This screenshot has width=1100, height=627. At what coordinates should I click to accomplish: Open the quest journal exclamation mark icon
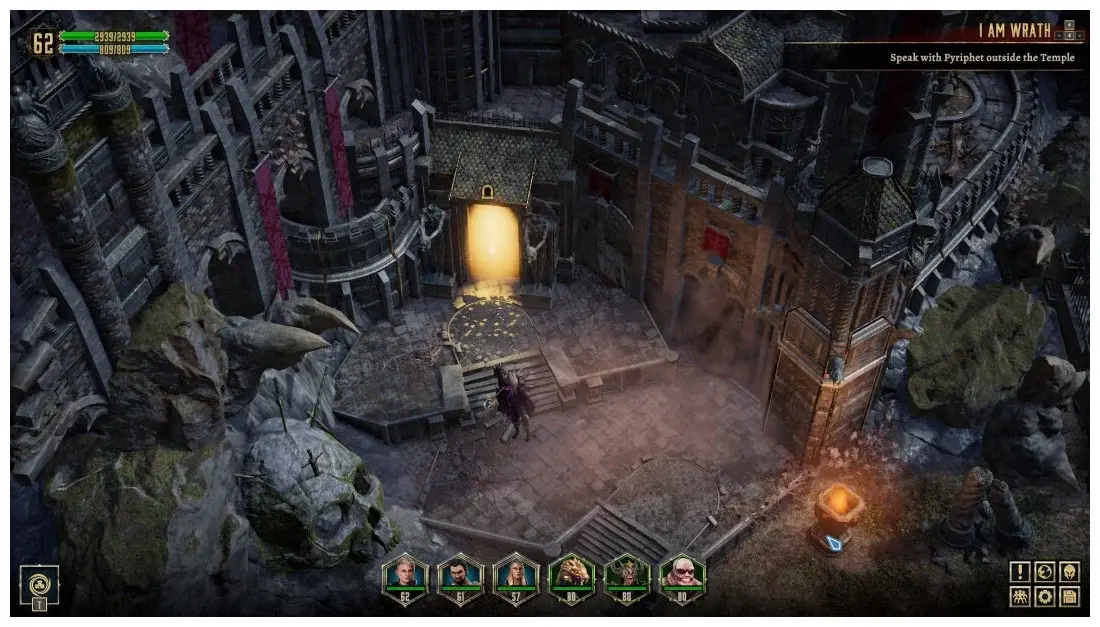click(1019, 572)
